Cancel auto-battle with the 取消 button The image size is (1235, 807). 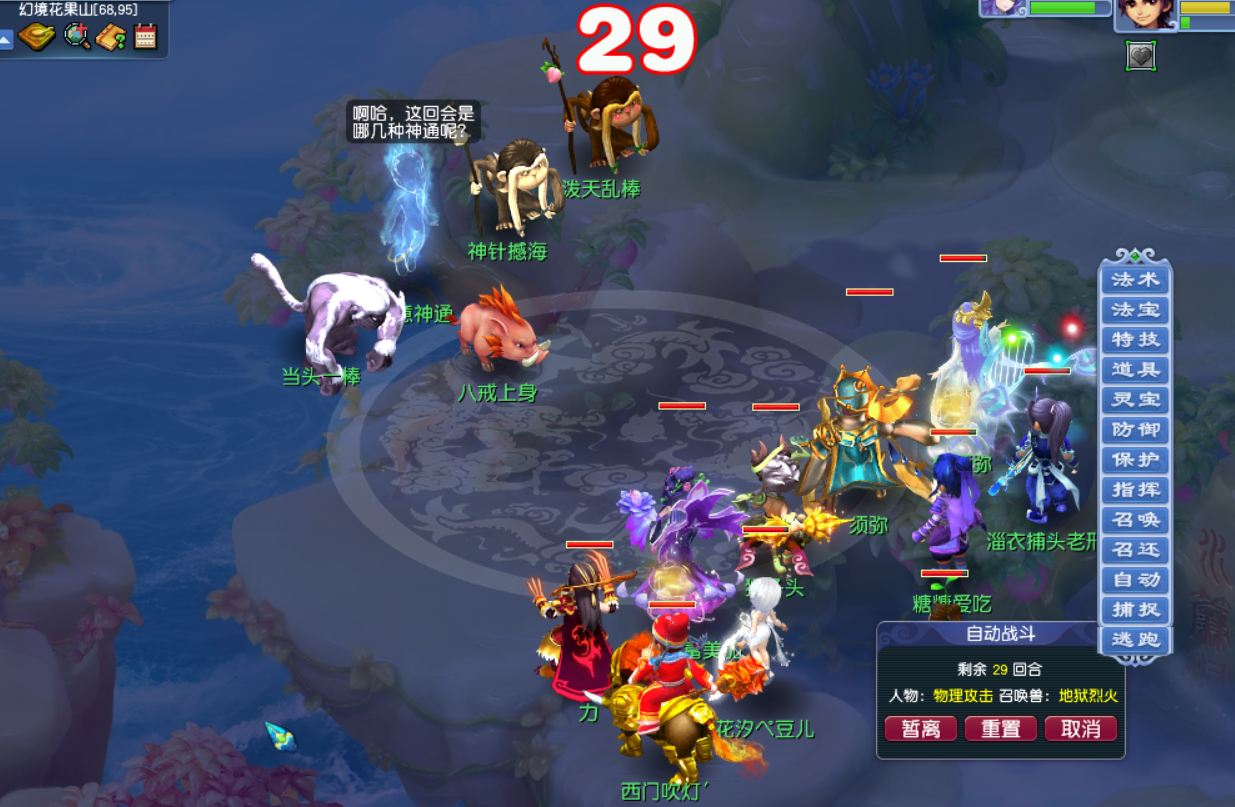[x=1080, y=729]
